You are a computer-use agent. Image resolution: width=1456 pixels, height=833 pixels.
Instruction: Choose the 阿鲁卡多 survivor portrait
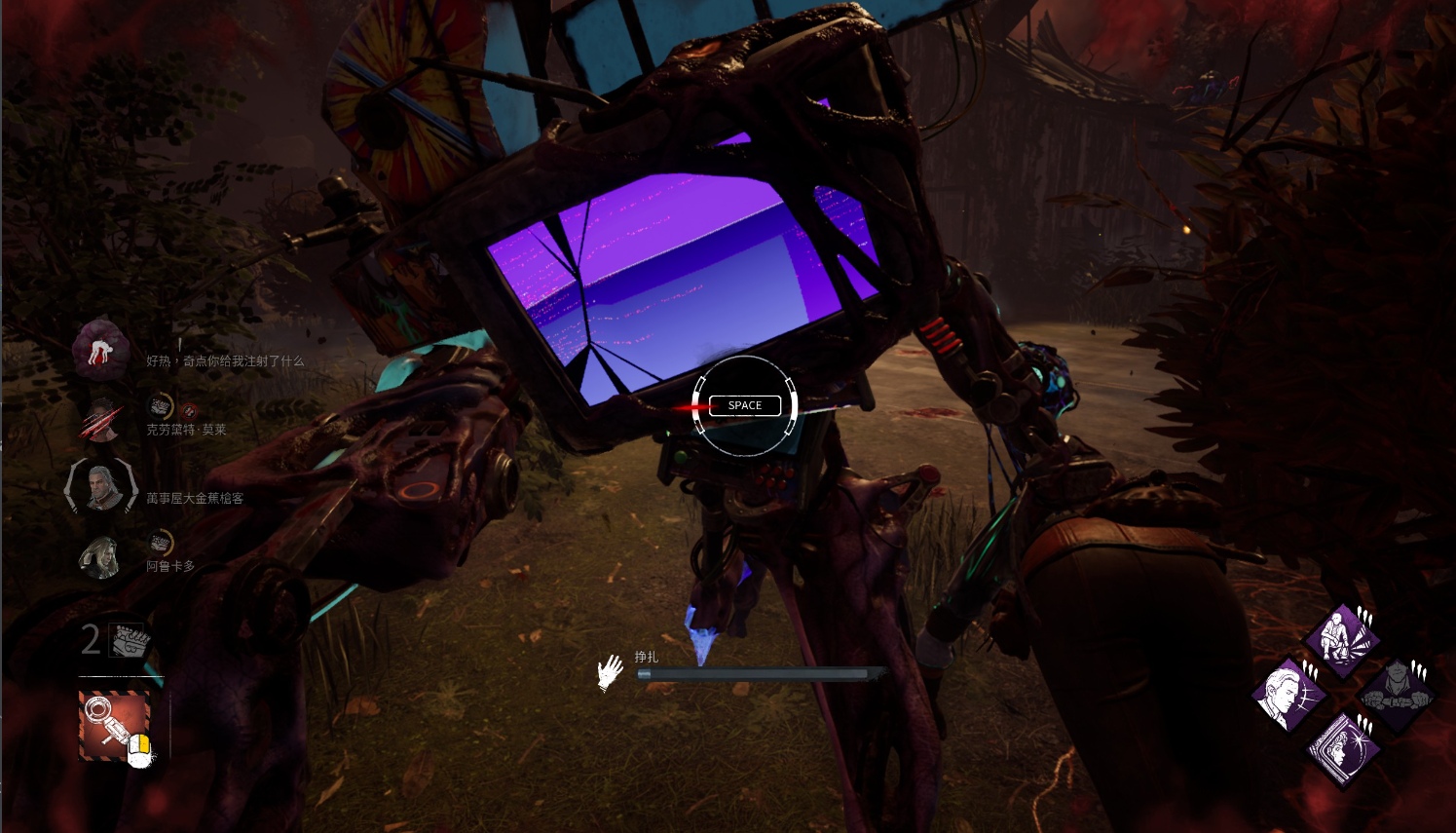coord(100,556)
